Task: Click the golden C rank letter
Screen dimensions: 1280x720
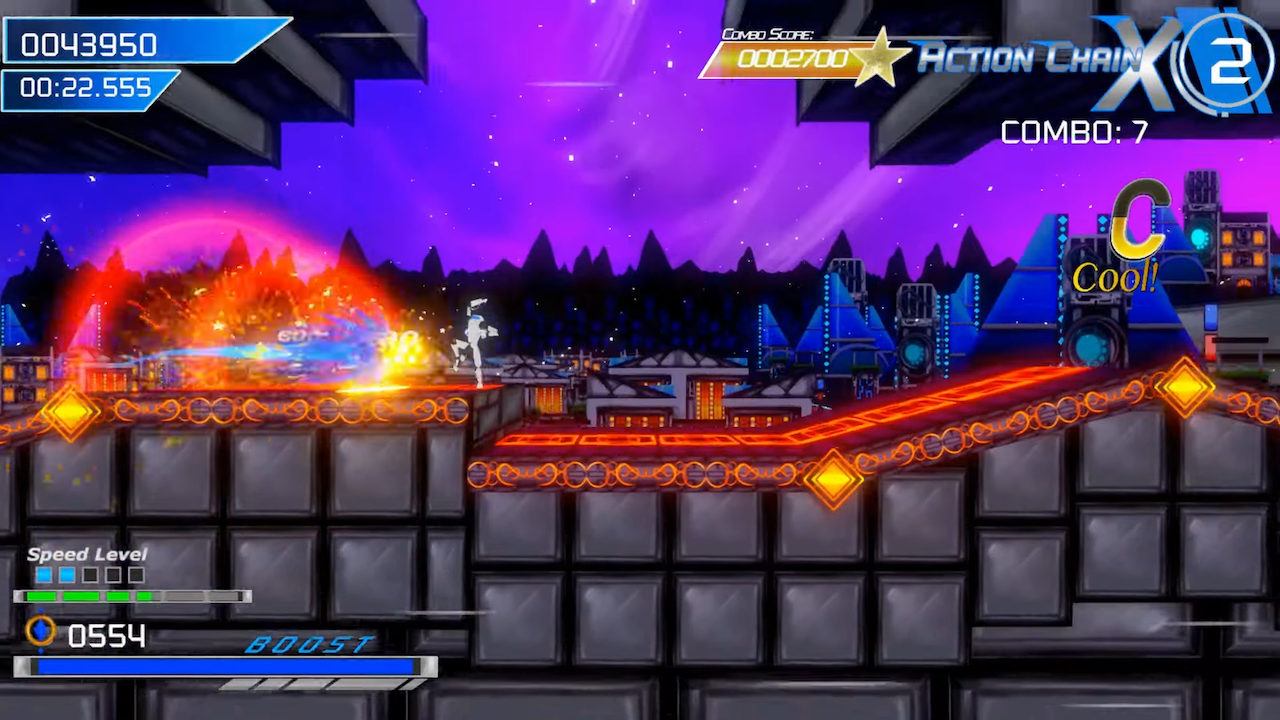Action: (x=1140, y=218)
